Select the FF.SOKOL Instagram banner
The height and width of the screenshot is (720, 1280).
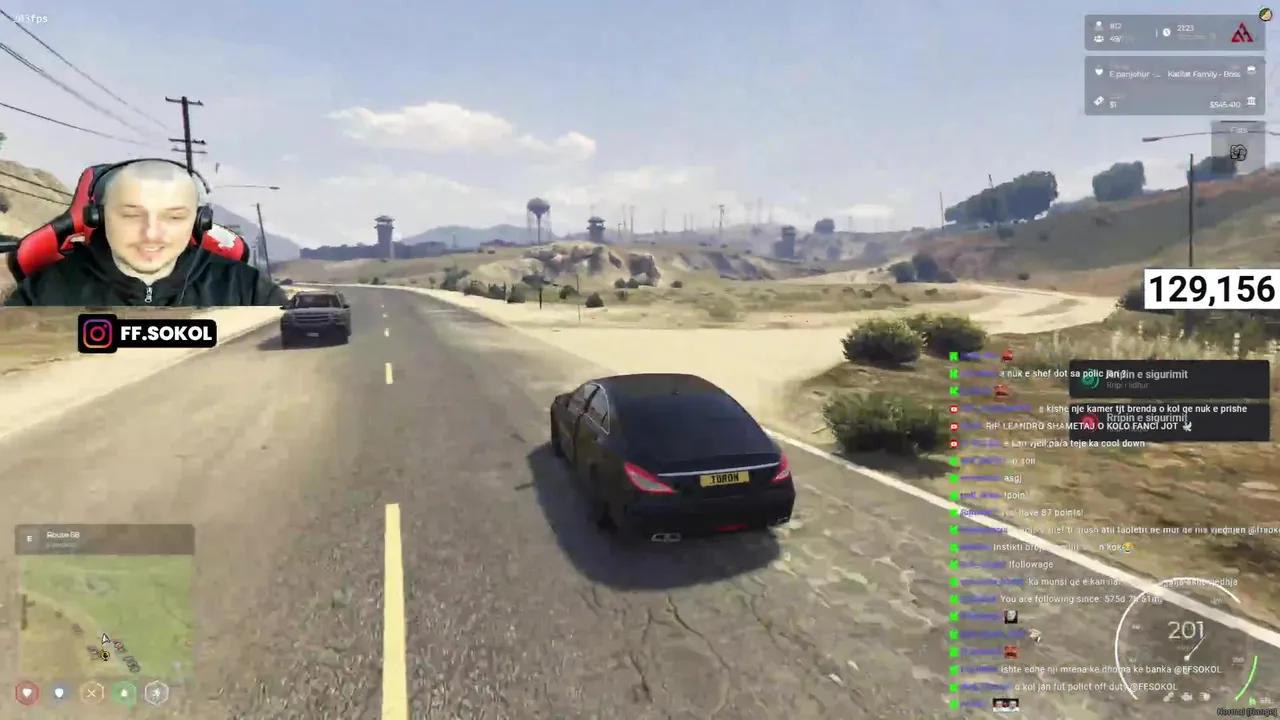[147, 333]
